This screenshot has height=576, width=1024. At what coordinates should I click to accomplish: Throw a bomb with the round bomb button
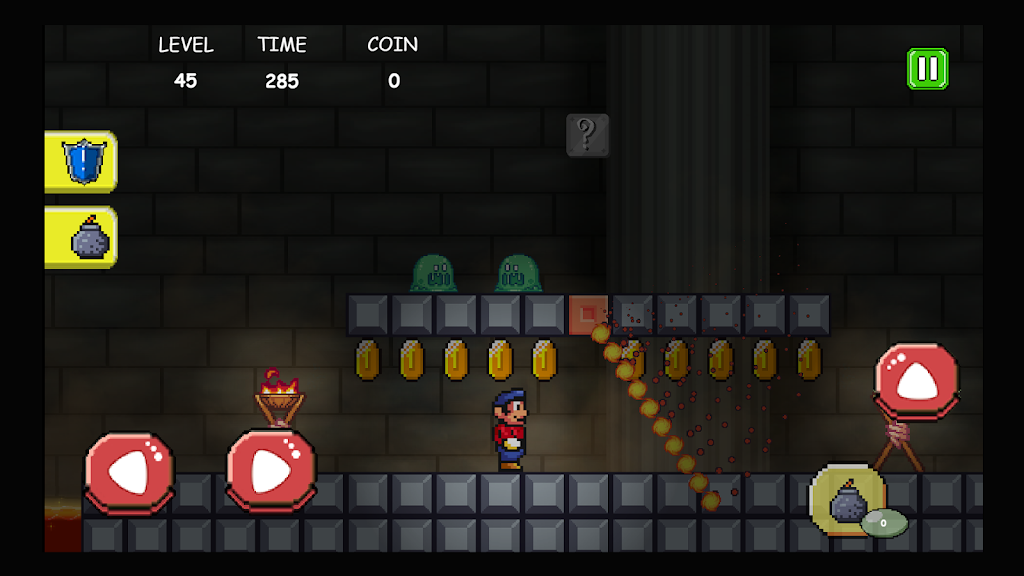(x=848, y=500)
